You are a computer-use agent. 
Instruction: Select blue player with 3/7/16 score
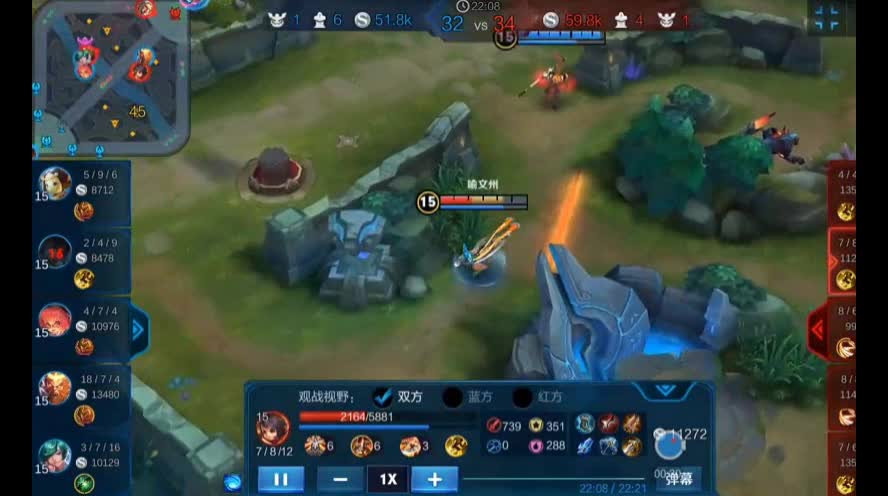(x=78, y=462)
